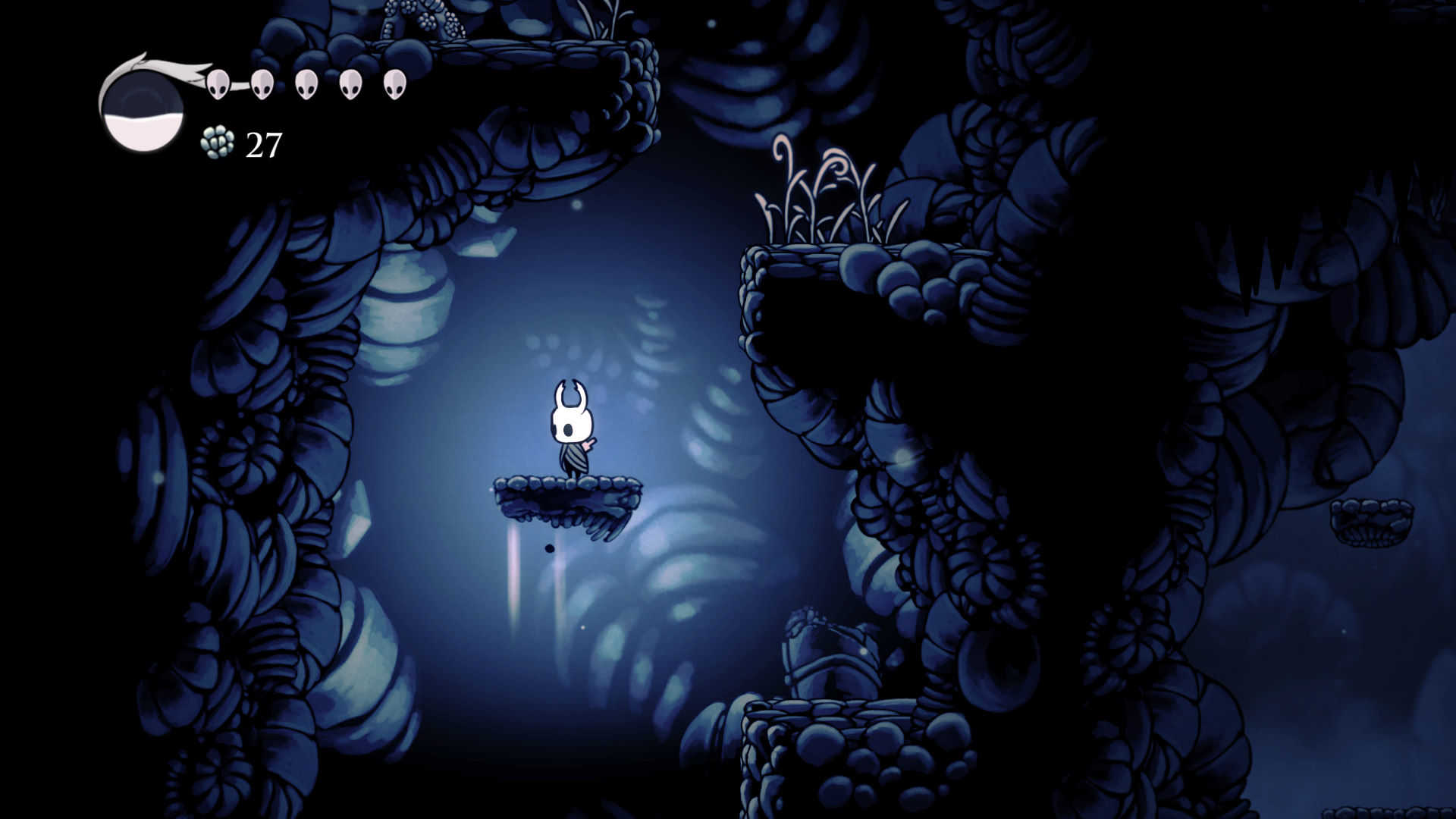This screenshot has width=1456, height=819.
Task: Click the Geo currency icon
Action: point(216,143)
